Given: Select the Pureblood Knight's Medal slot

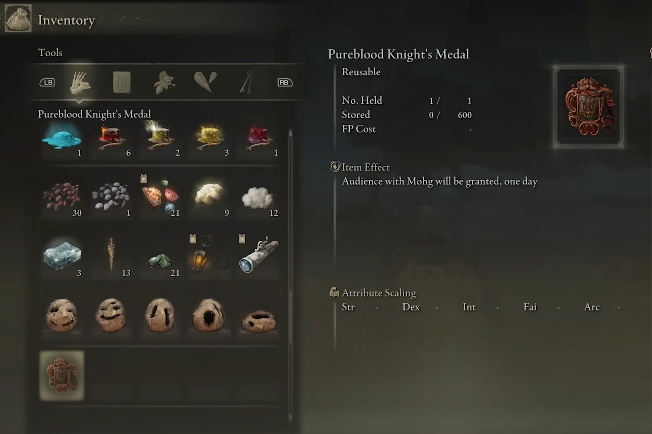Looking at the screenshot, I should tap(61, 376).
